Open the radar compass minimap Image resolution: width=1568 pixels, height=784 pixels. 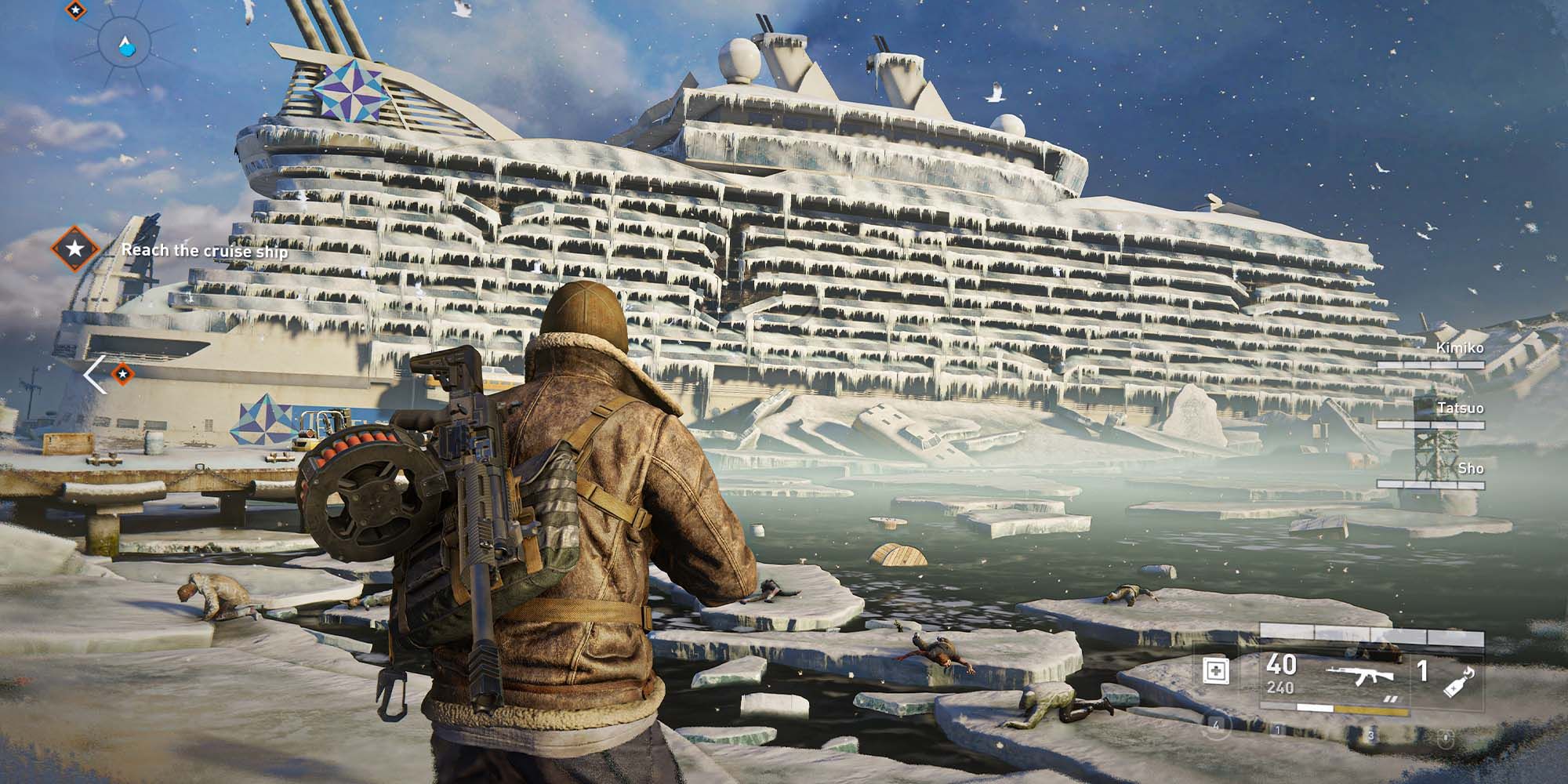coord(125,44)
